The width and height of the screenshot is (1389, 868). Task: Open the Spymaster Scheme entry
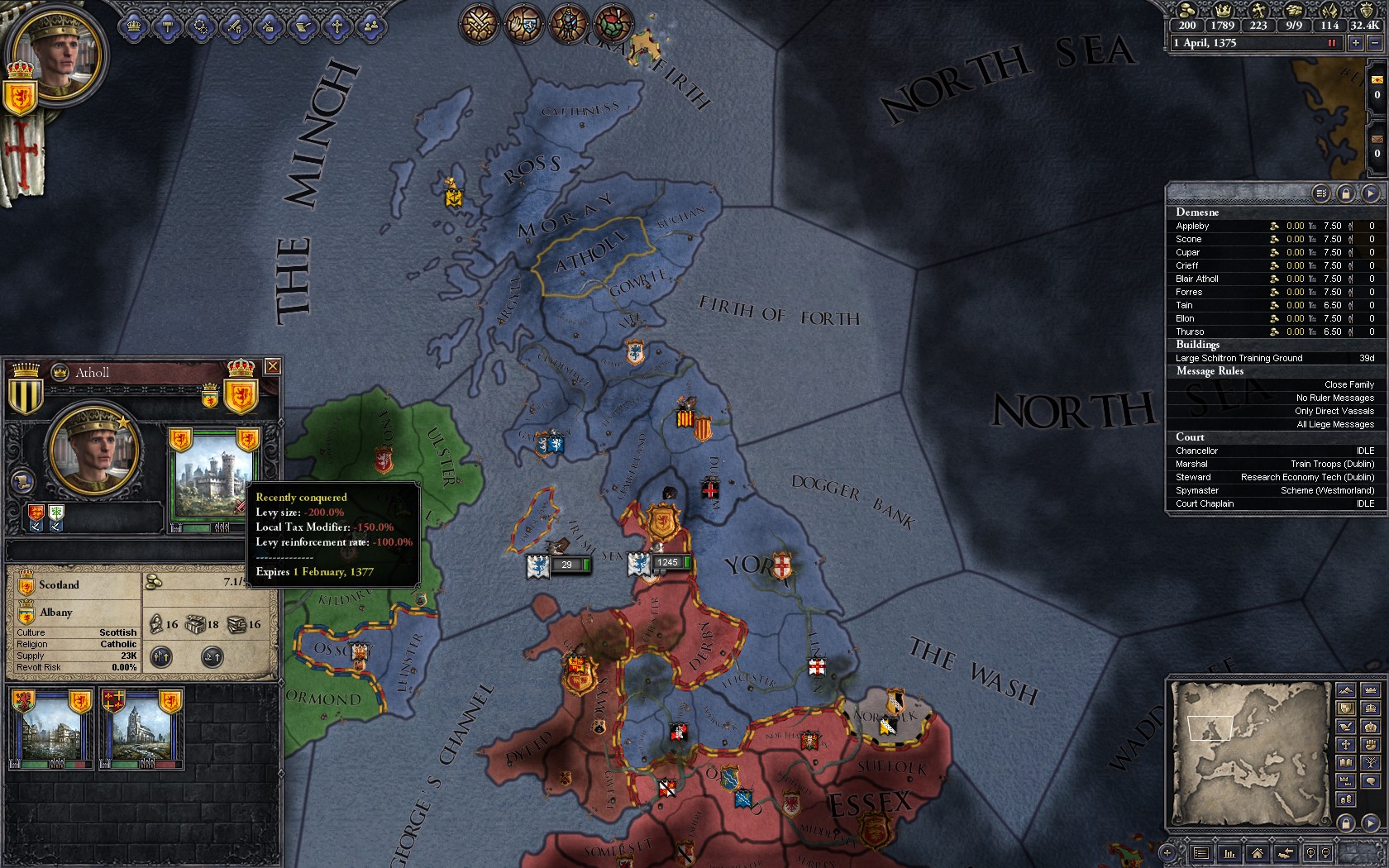pyautogui.click(x=1275, y=490)
